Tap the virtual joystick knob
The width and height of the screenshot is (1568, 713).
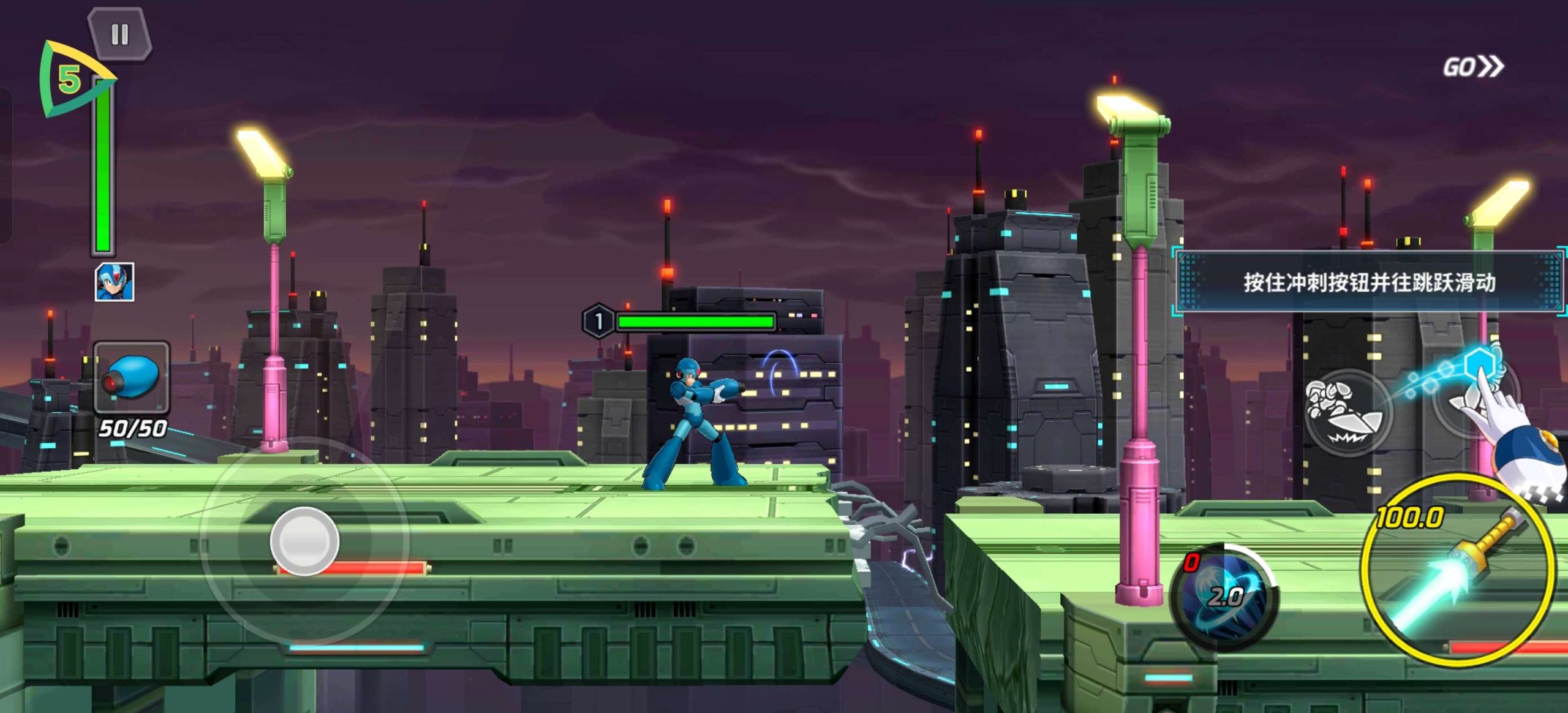pos(304,541)
